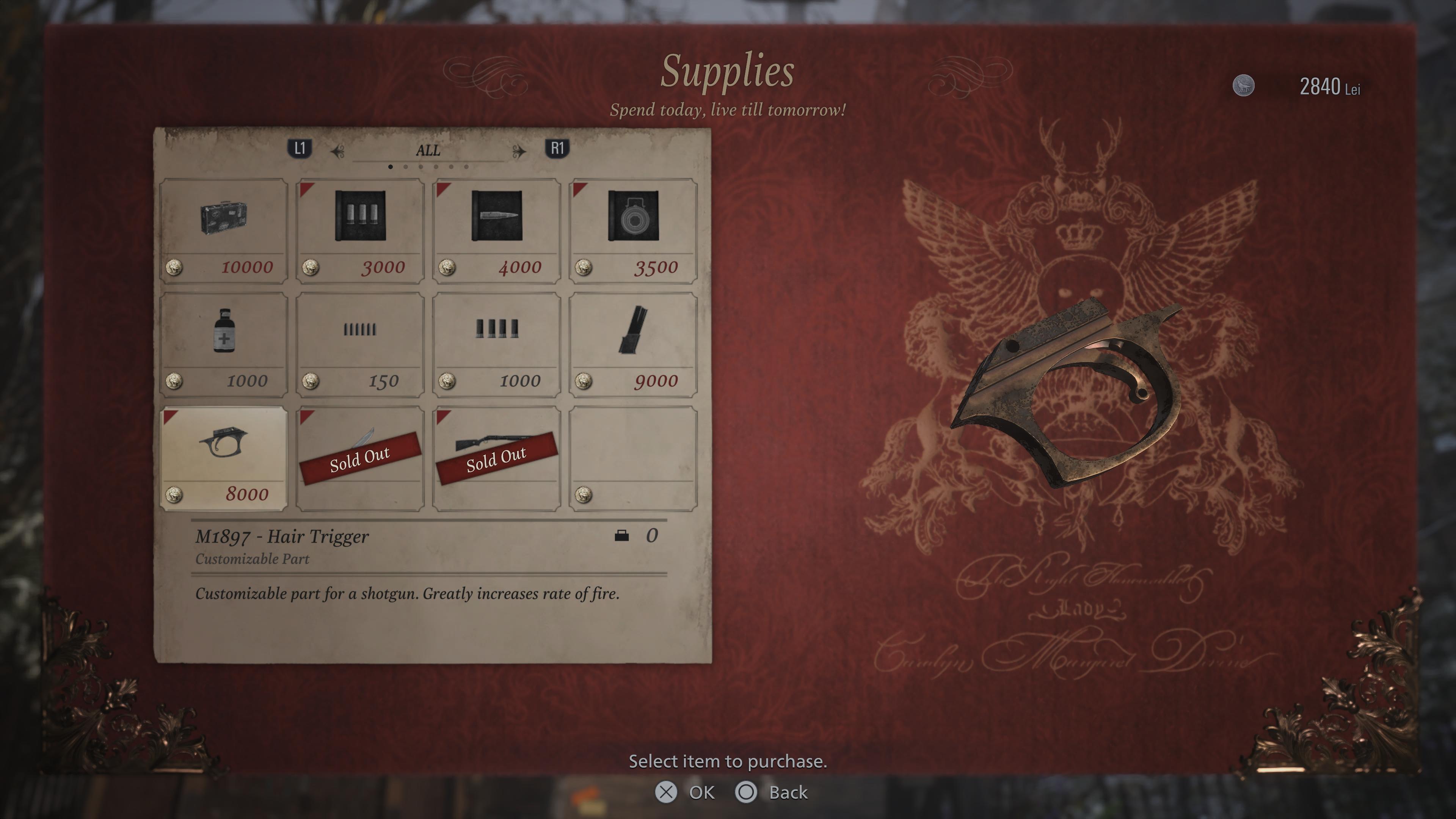1456x819 pixels.
Task: Switch to the next shop category arrow
Action: [x=519, y=151]
